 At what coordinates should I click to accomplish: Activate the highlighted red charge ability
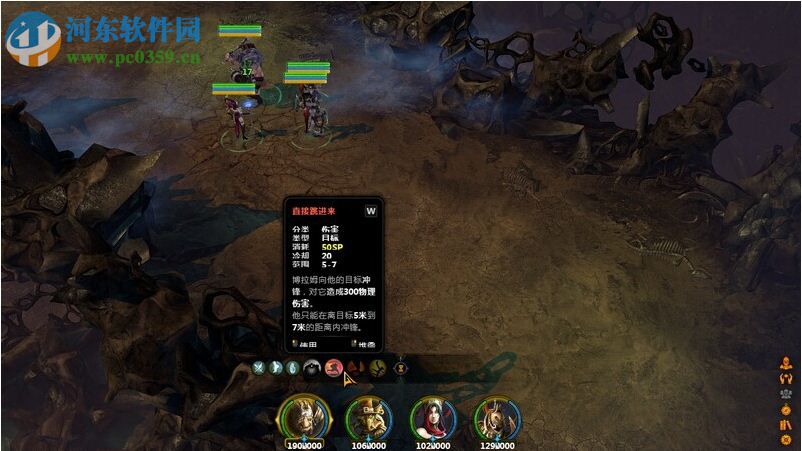[x=334, y=367]
